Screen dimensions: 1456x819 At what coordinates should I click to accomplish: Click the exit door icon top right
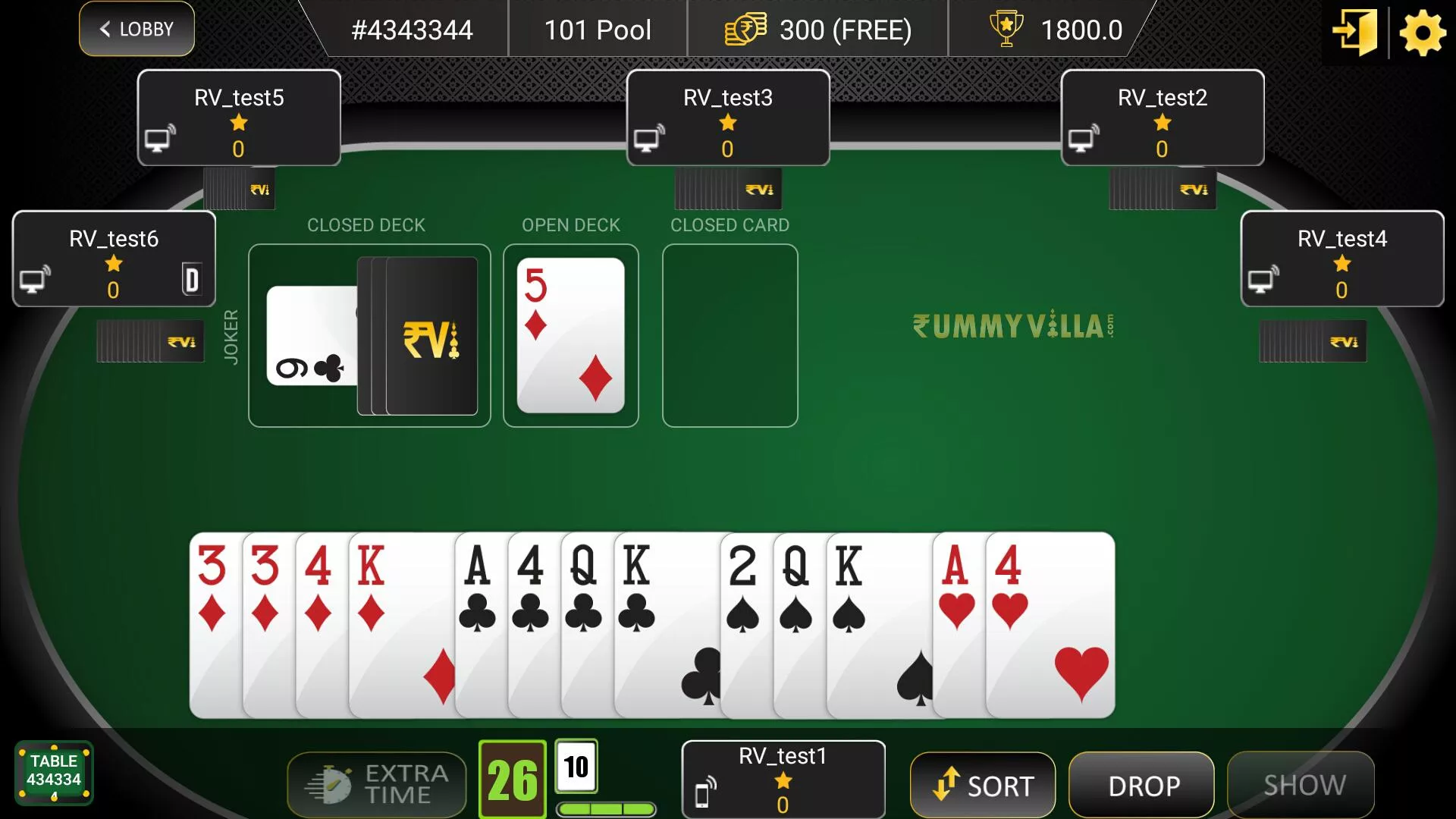(x=1355, y=33)
